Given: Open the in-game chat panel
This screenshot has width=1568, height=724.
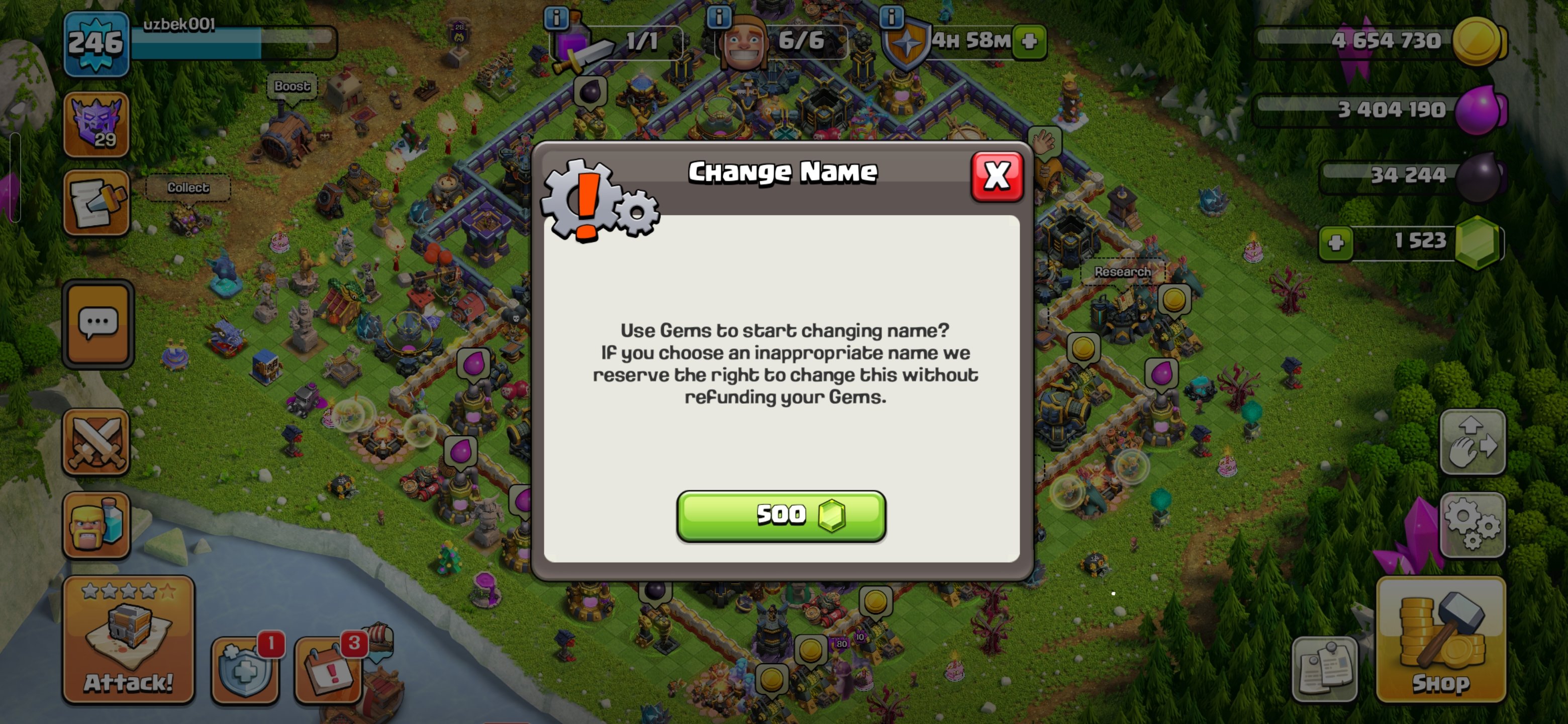Looking at the screenshot, I should pyautogui.click(x=97, y=323).
